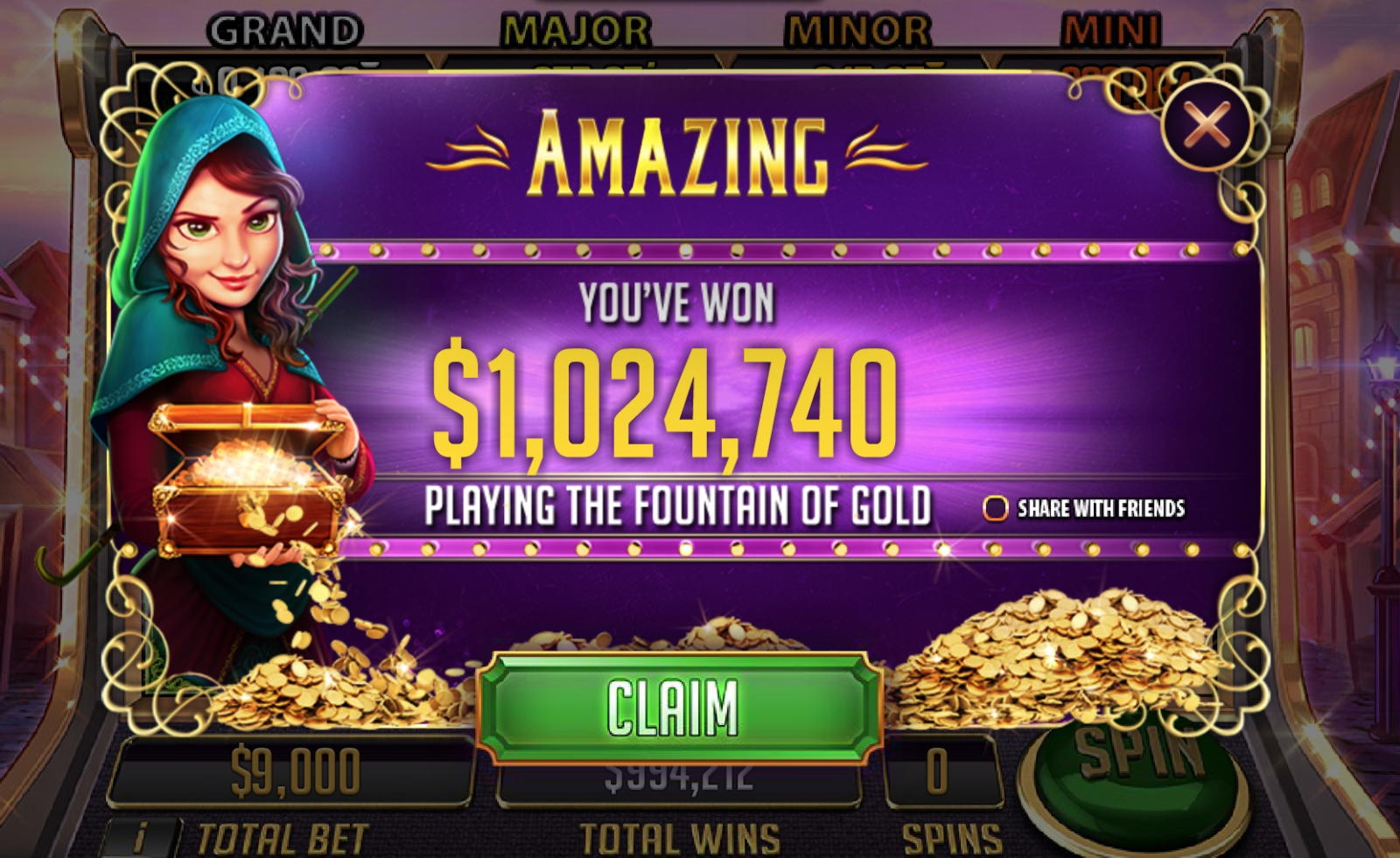Open the info button beside Total Bet
This screenshot has height=858, width=1400.
coord(141,838)
